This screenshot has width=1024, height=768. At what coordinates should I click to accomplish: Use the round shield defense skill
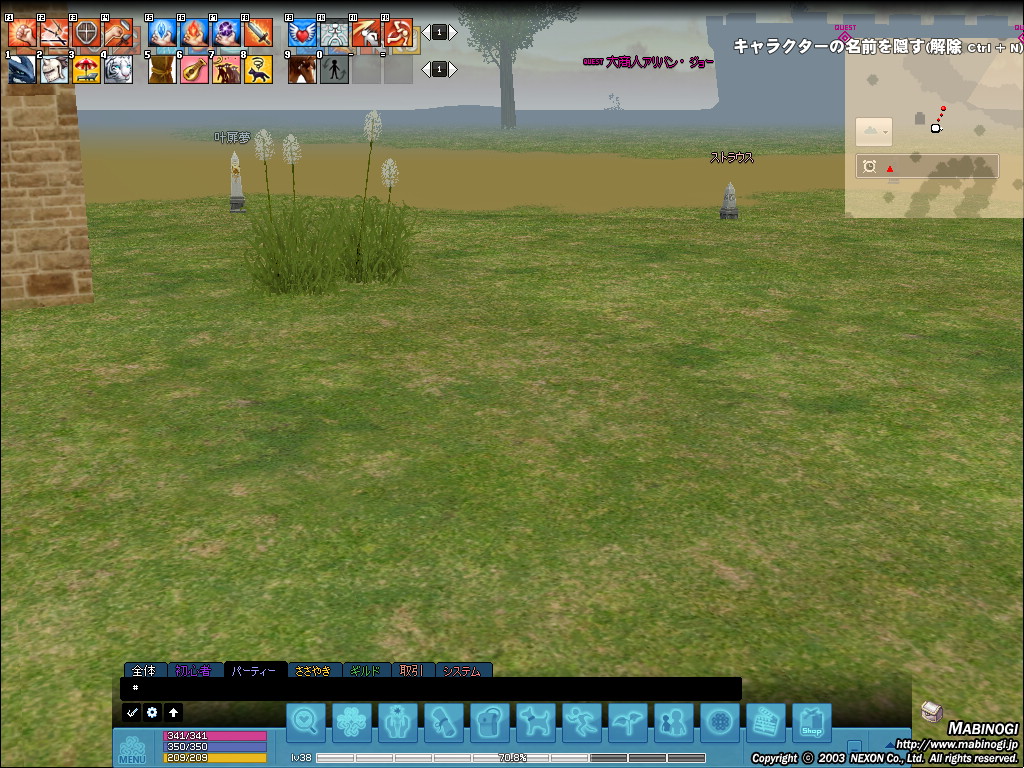(86, 33)
